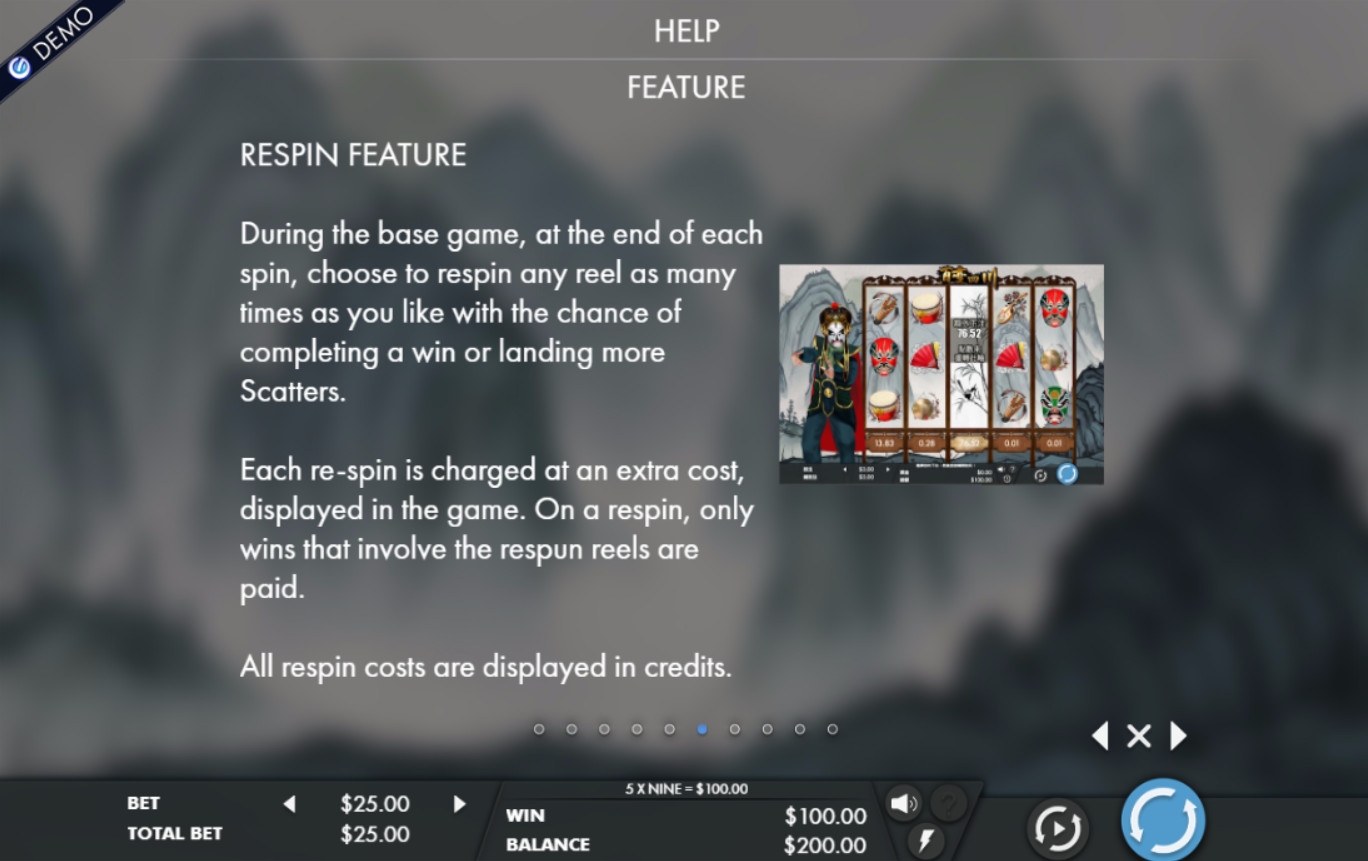Select the highlighted blue page dot
This screenshot has height=861, width=1368.
coord(702,729)
